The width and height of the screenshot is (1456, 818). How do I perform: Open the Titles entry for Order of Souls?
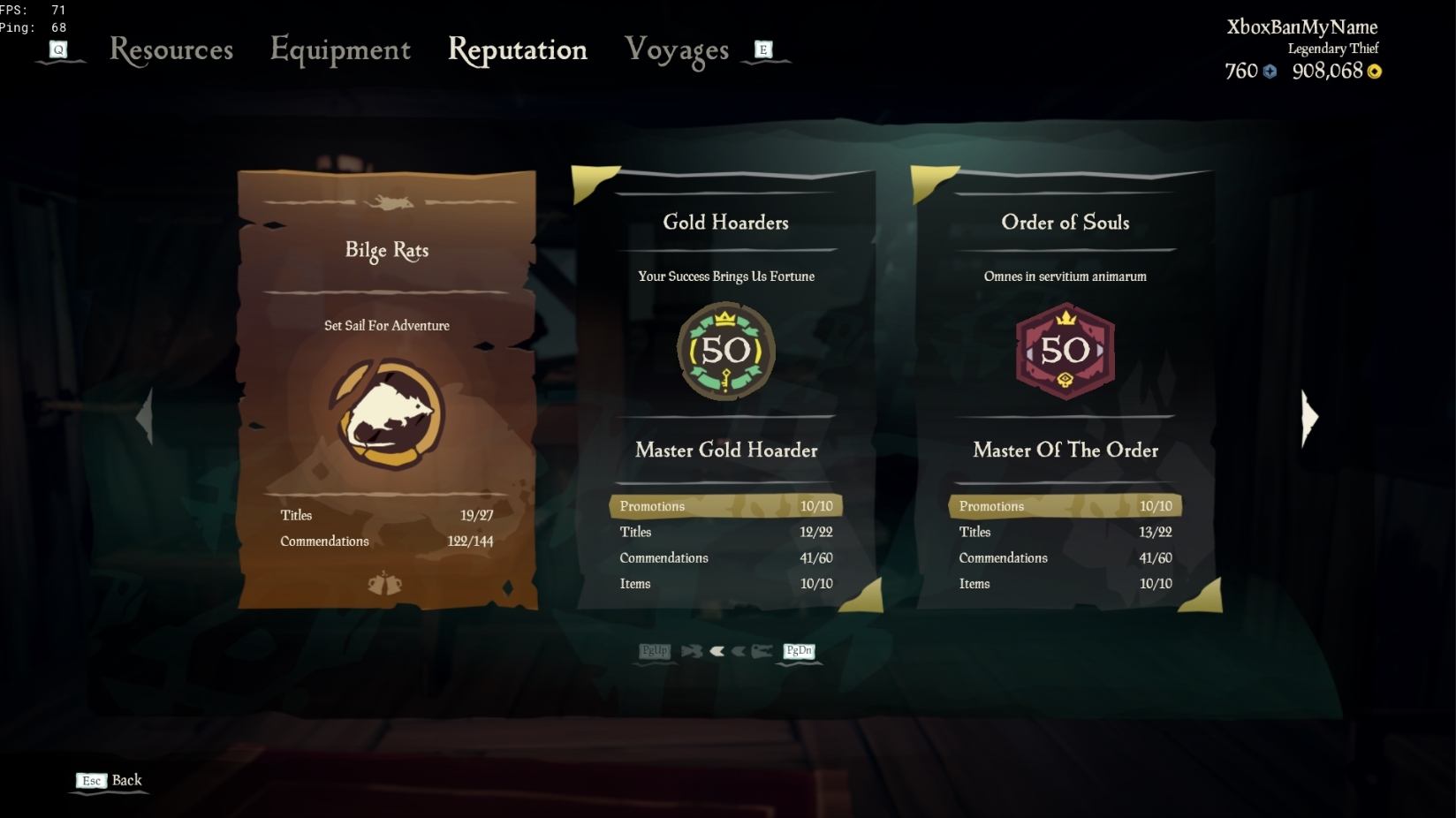tap(1065, 532)
